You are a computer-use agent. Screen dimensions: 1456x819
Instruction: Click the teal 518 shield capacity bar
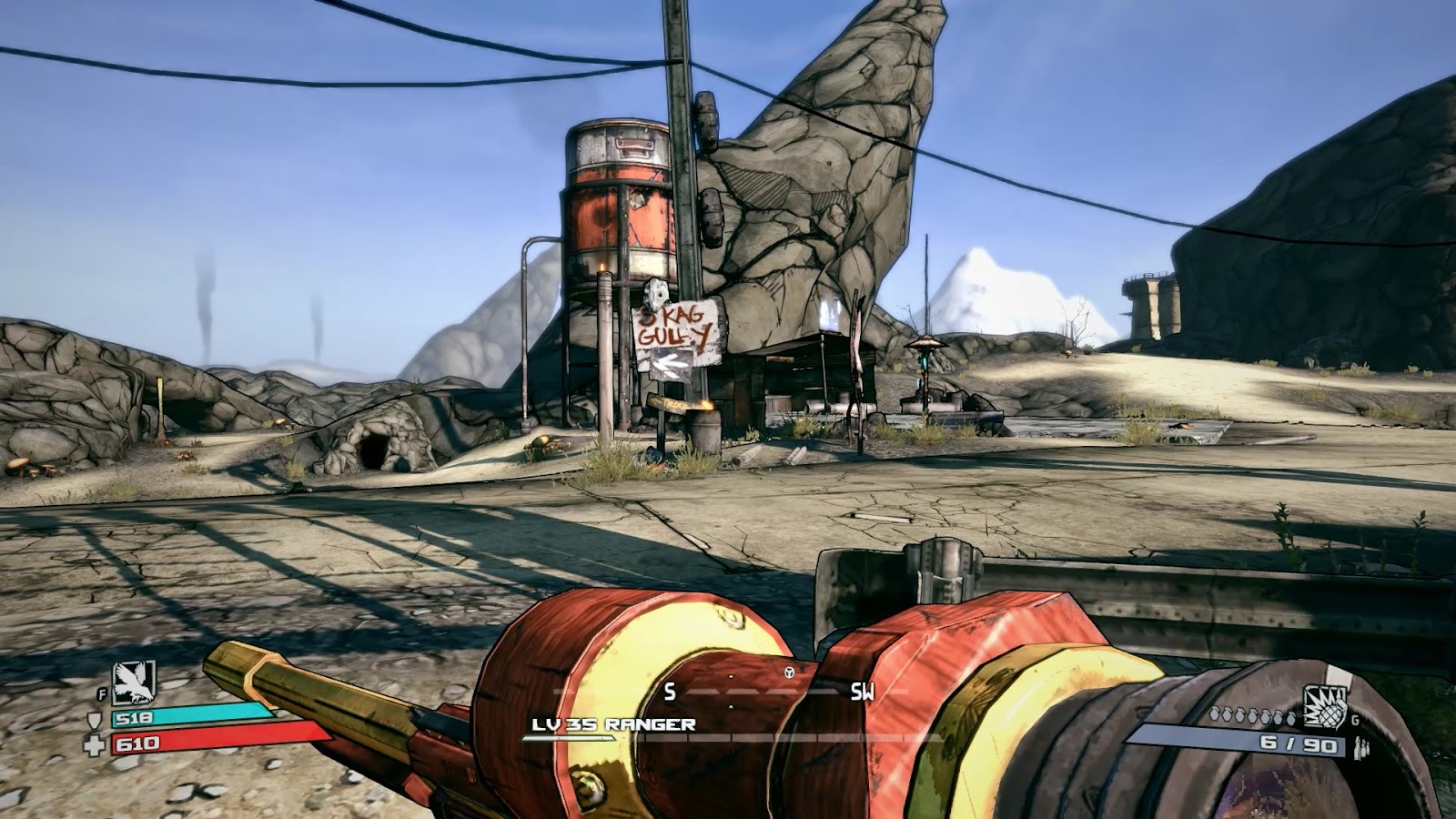(191, 715)
